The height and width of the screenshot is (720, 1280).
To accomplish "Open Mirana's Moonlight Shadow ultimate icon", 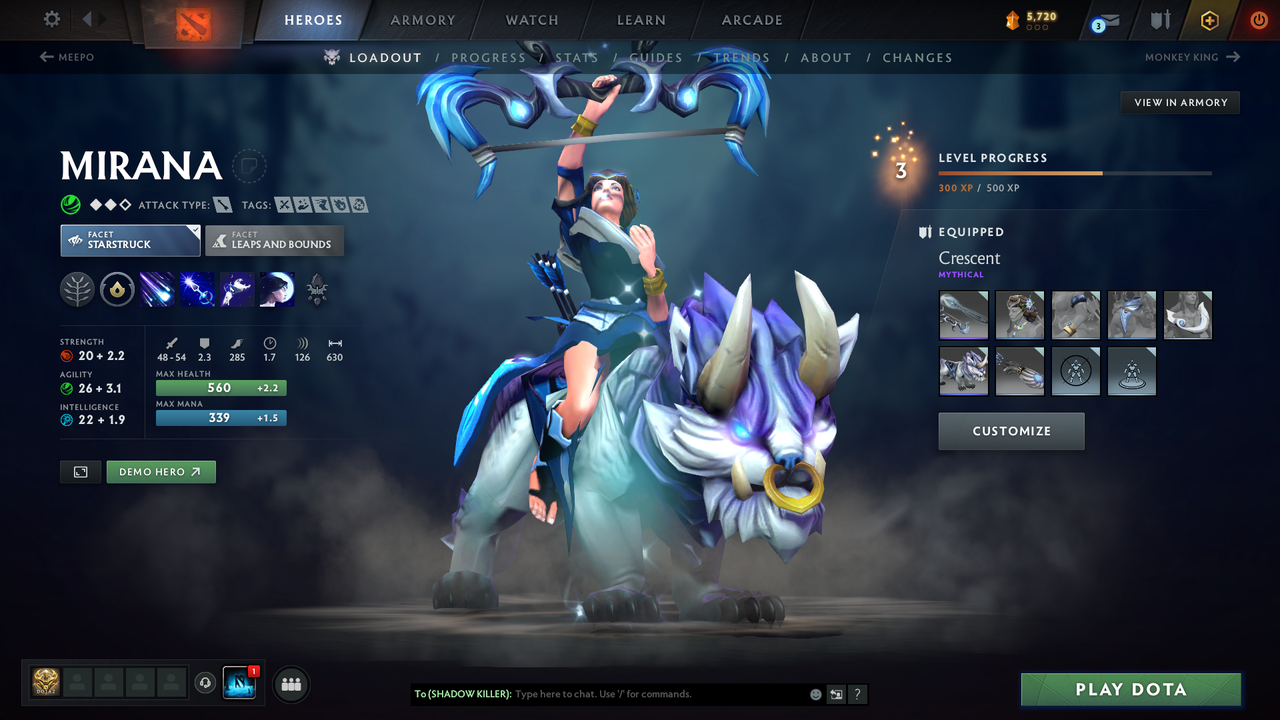I will coord(276,289).
